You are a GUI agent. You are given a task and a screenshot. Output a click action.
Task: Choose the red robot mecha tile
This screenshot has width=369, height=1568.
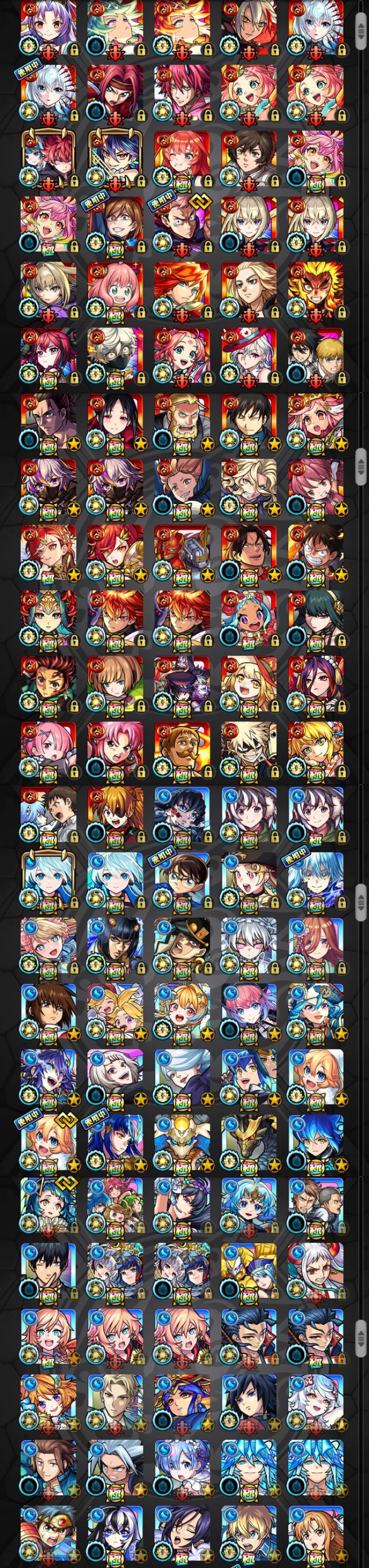182,552
